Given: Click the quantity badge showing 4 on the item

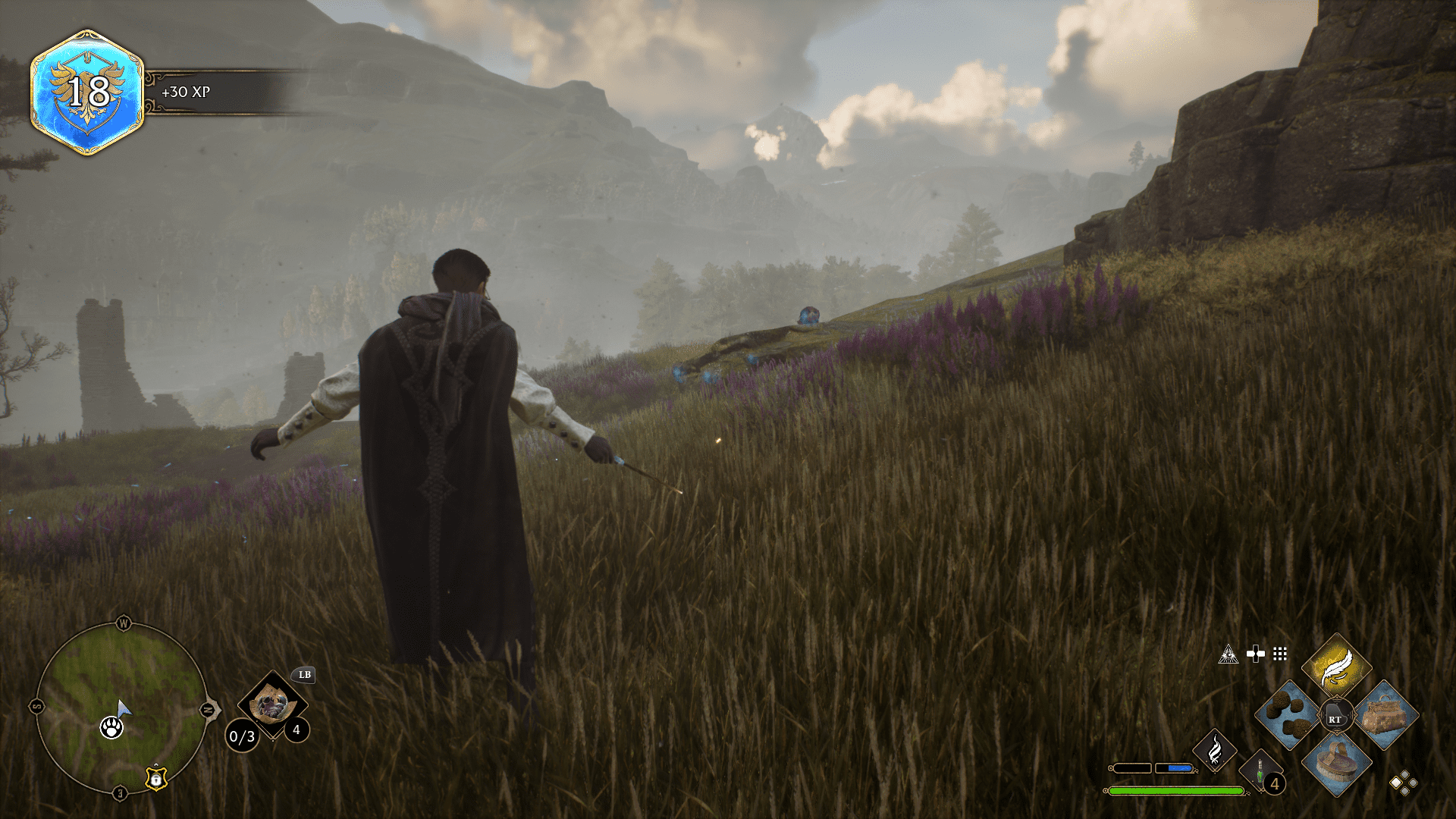Looking at the screenshot, I should pyautogui.click(x=296, y=730).
